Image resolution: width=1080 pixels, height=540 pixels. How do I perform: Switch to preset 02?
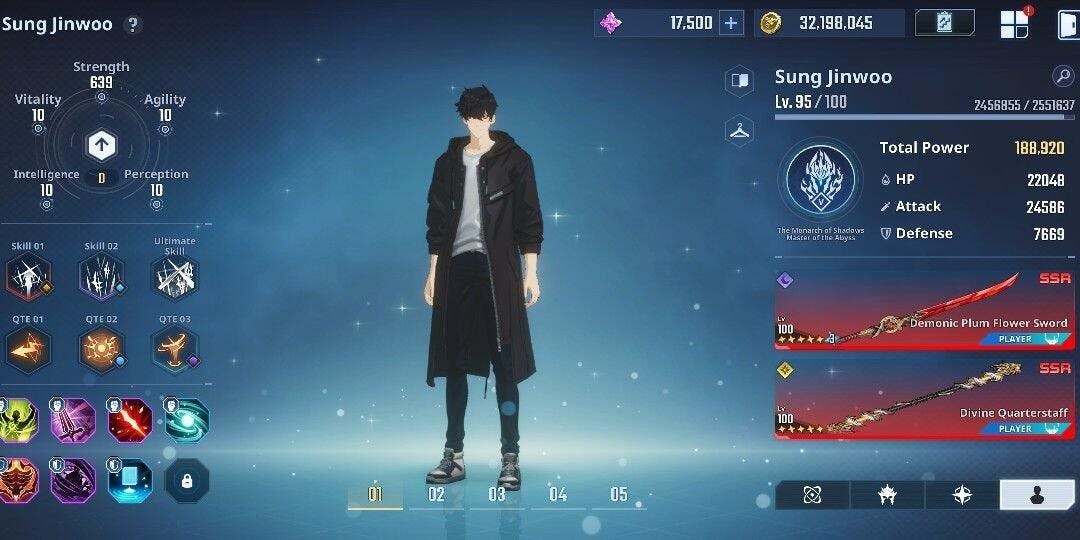click(x=436, y=494)
